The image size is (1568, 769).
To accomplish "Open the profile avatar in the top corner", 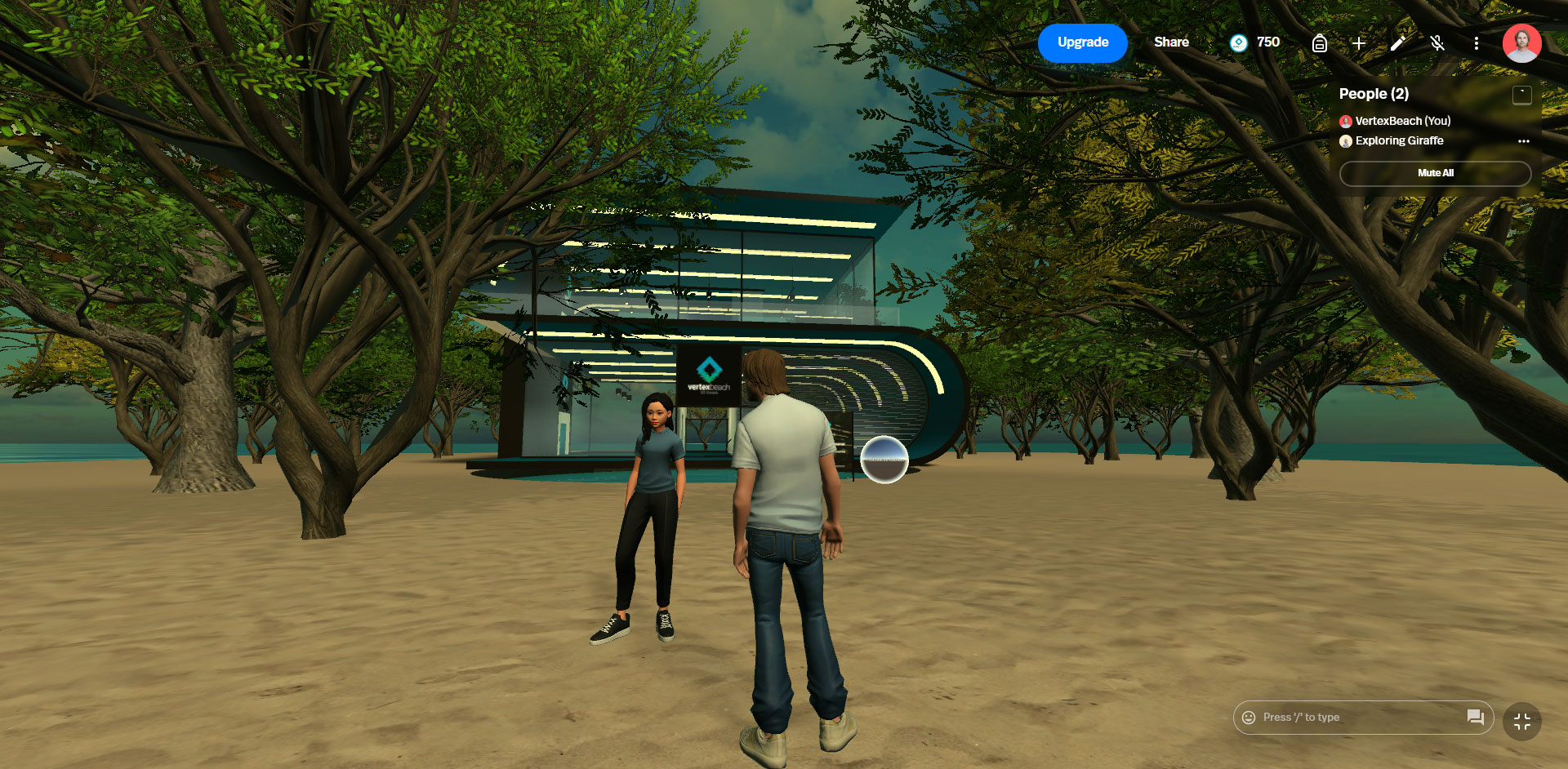I will tap(1521, 43).
